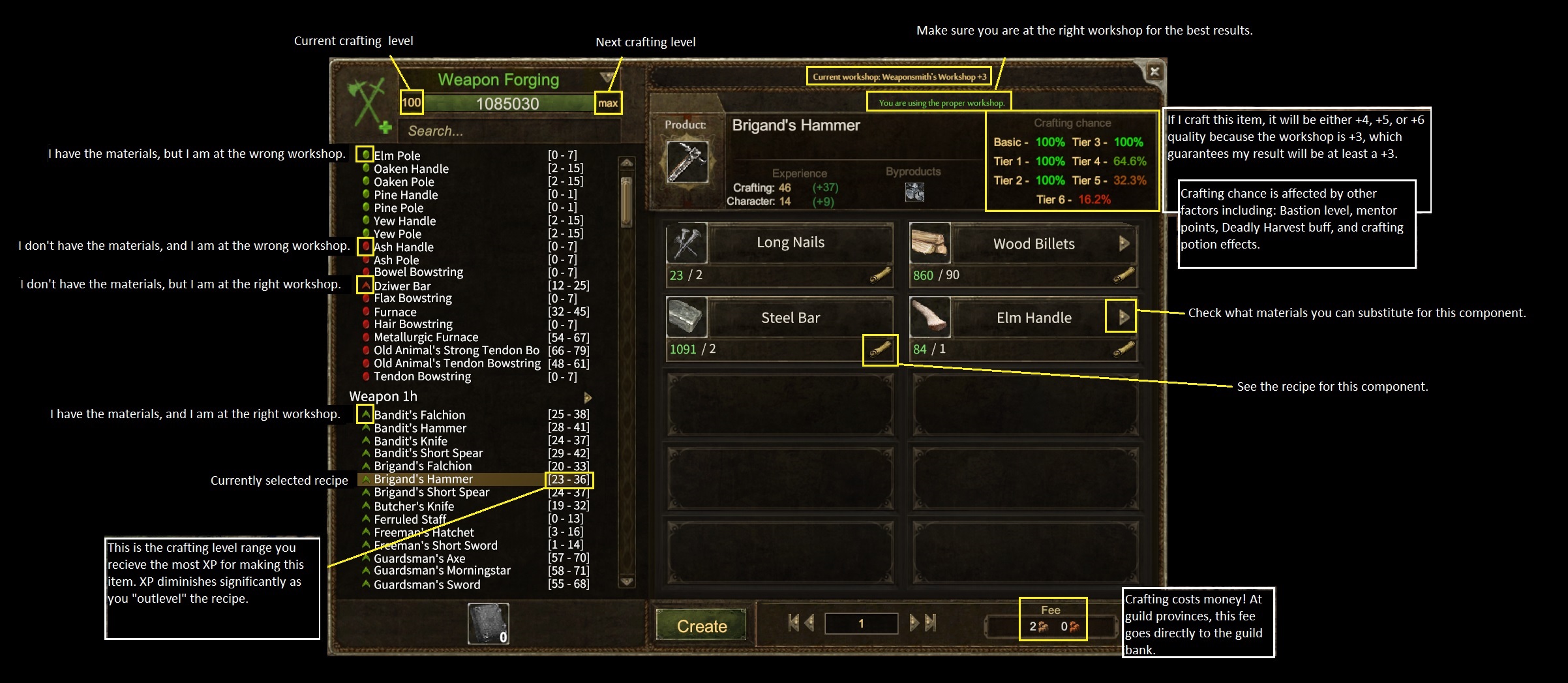Image resolution: width=1568 pixels, height=683 pixels.
Task: Show substitutes for Elm Handle
Action: coord(1123,318)
